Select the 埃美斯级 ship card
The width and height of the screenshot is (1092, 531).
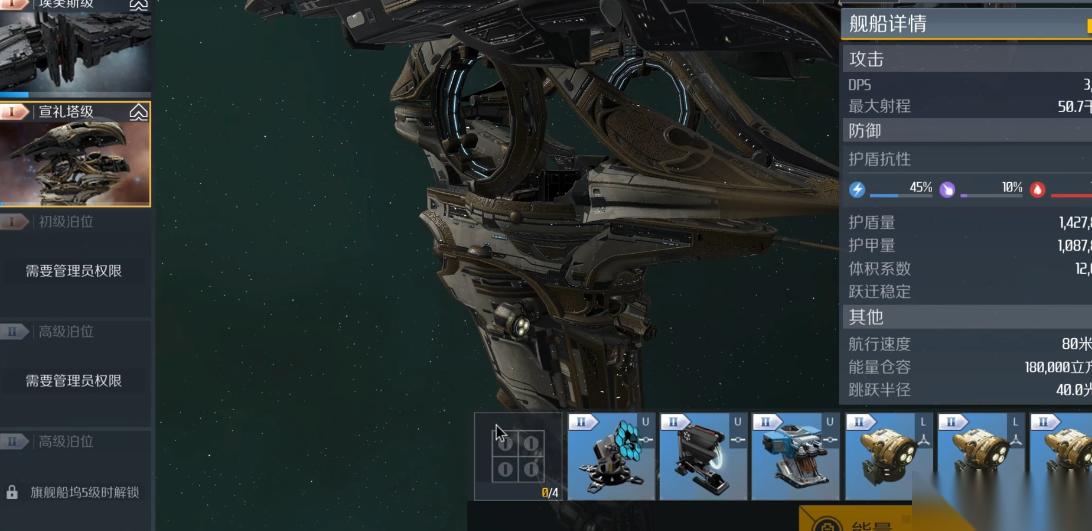coord(75,50)
